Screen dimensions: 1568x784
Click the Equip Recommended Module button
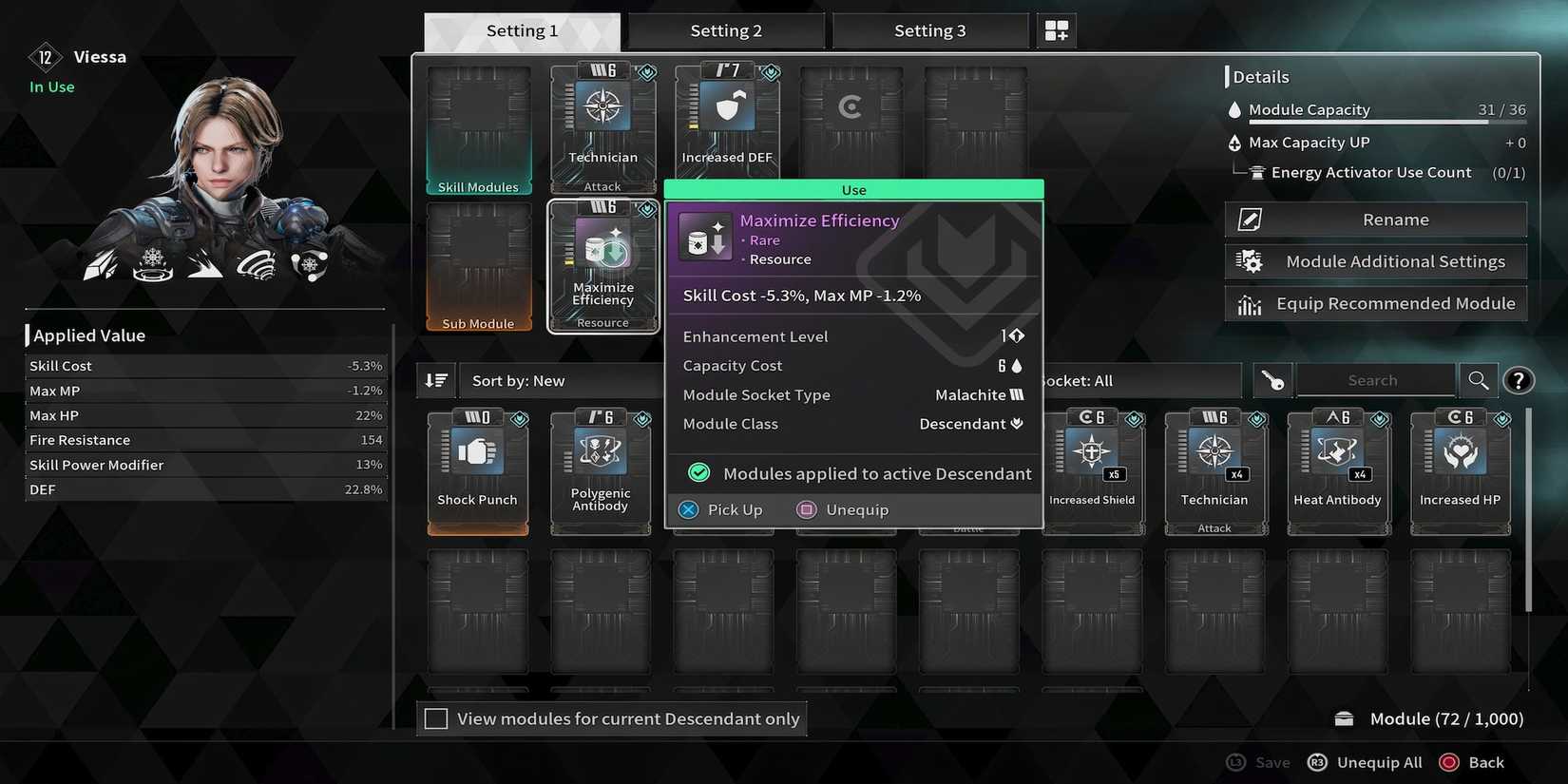tap(1375, 302)
